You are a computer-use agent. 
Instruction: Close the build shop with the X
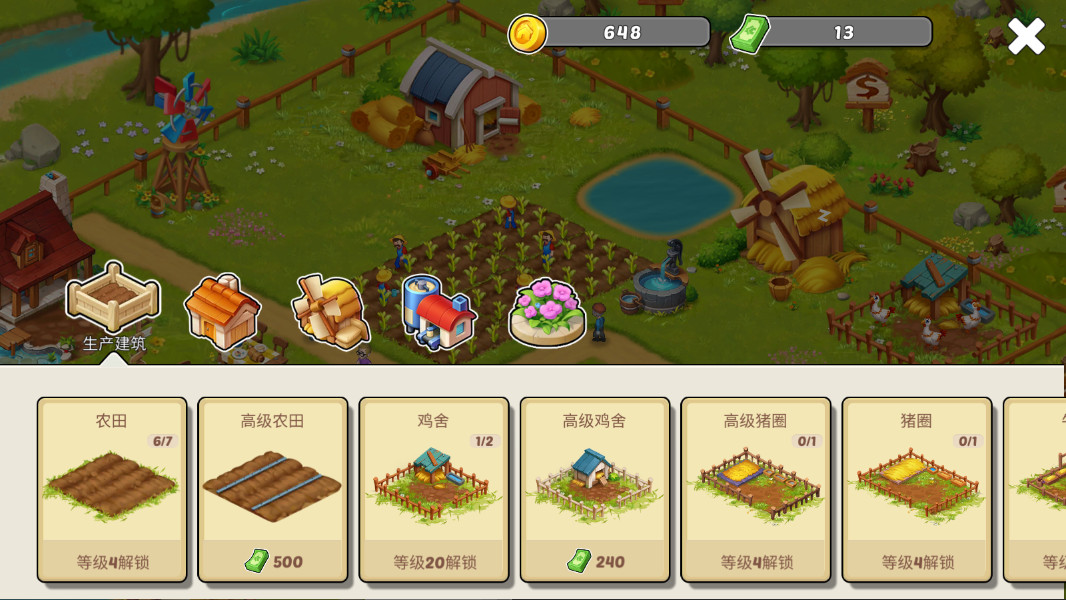coord(1025,36)
